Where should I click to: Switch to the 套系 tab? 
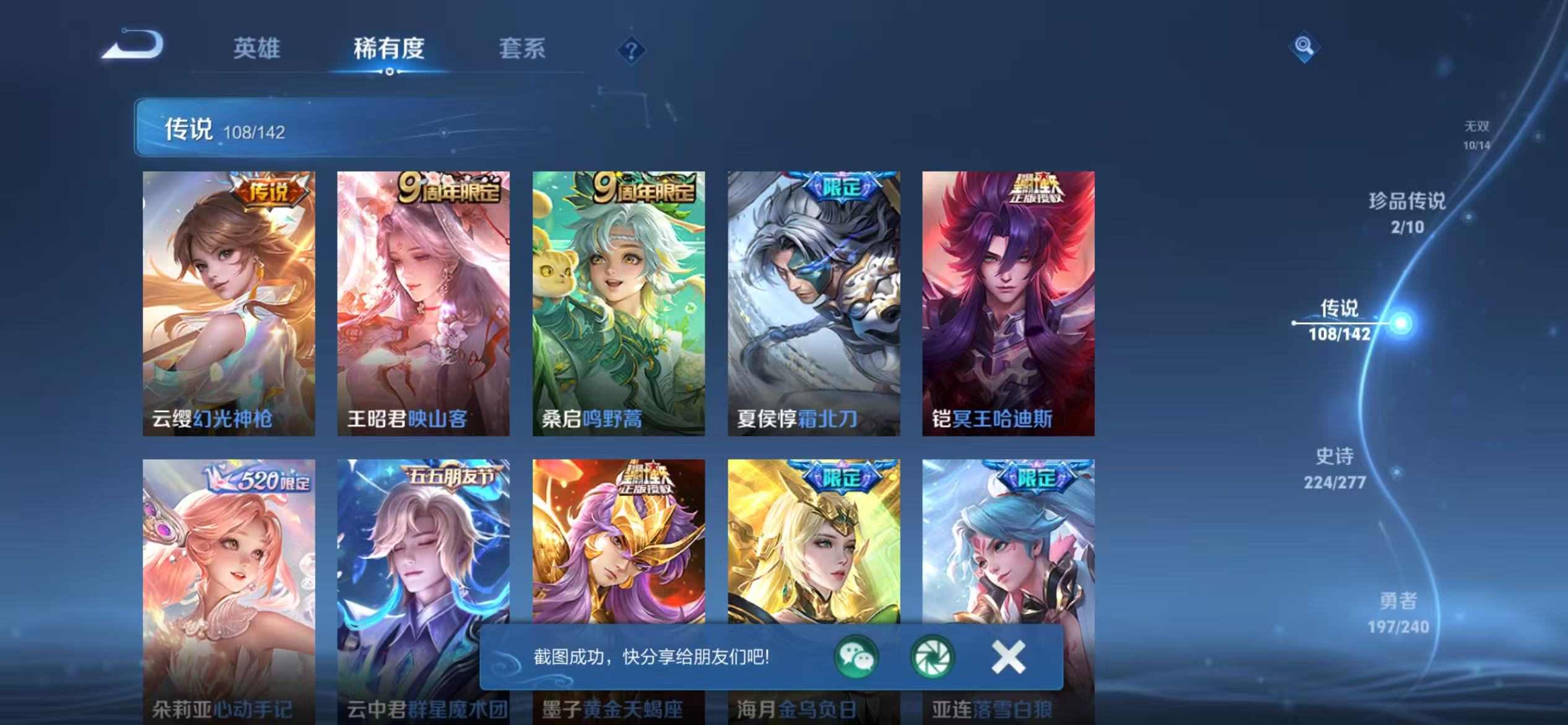[523, 50]
